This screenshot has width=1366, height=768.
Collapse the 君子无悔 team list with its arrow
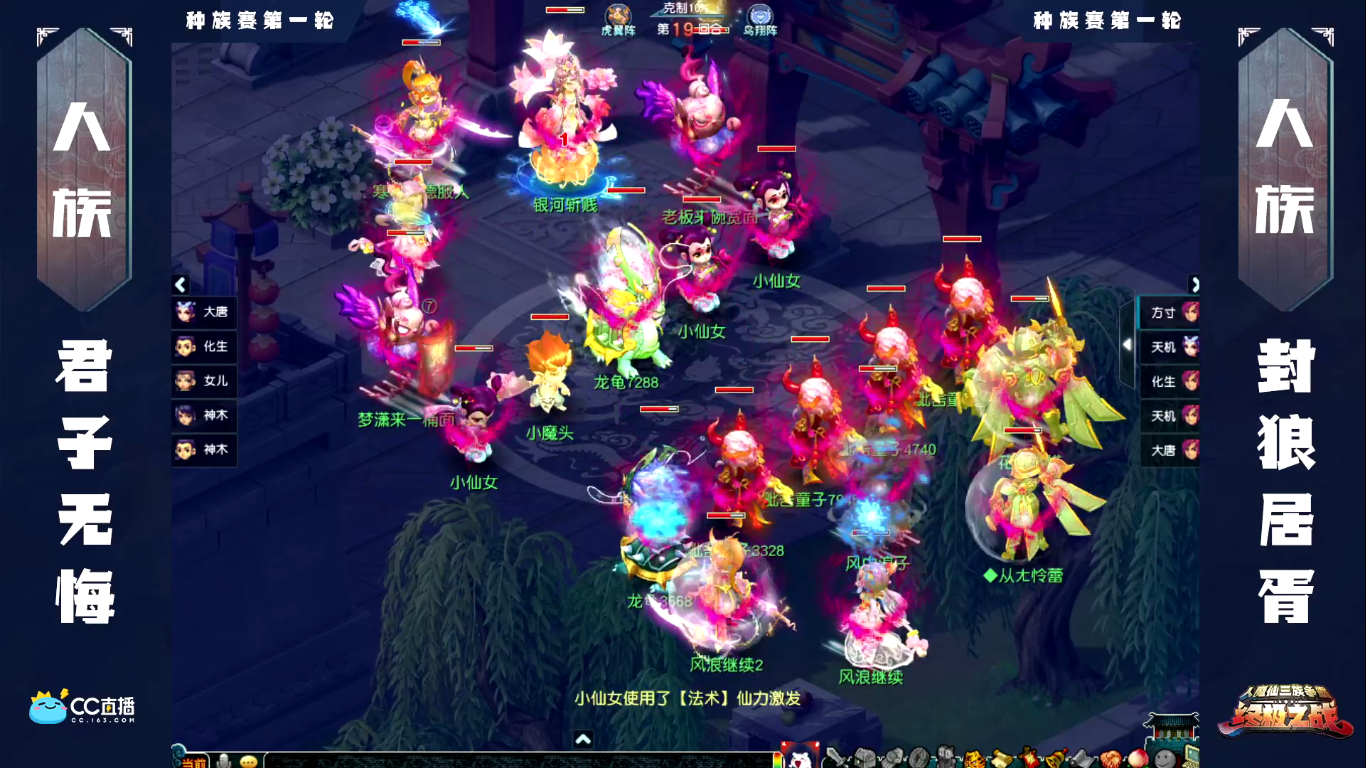[180, 285]
